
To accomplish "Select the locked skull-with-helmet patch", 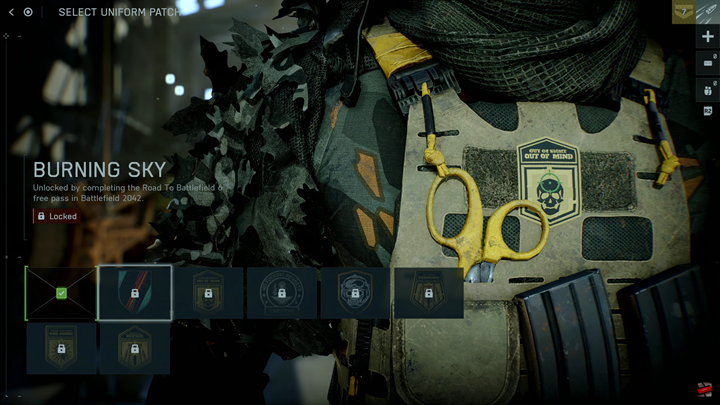I will point(355,293).
